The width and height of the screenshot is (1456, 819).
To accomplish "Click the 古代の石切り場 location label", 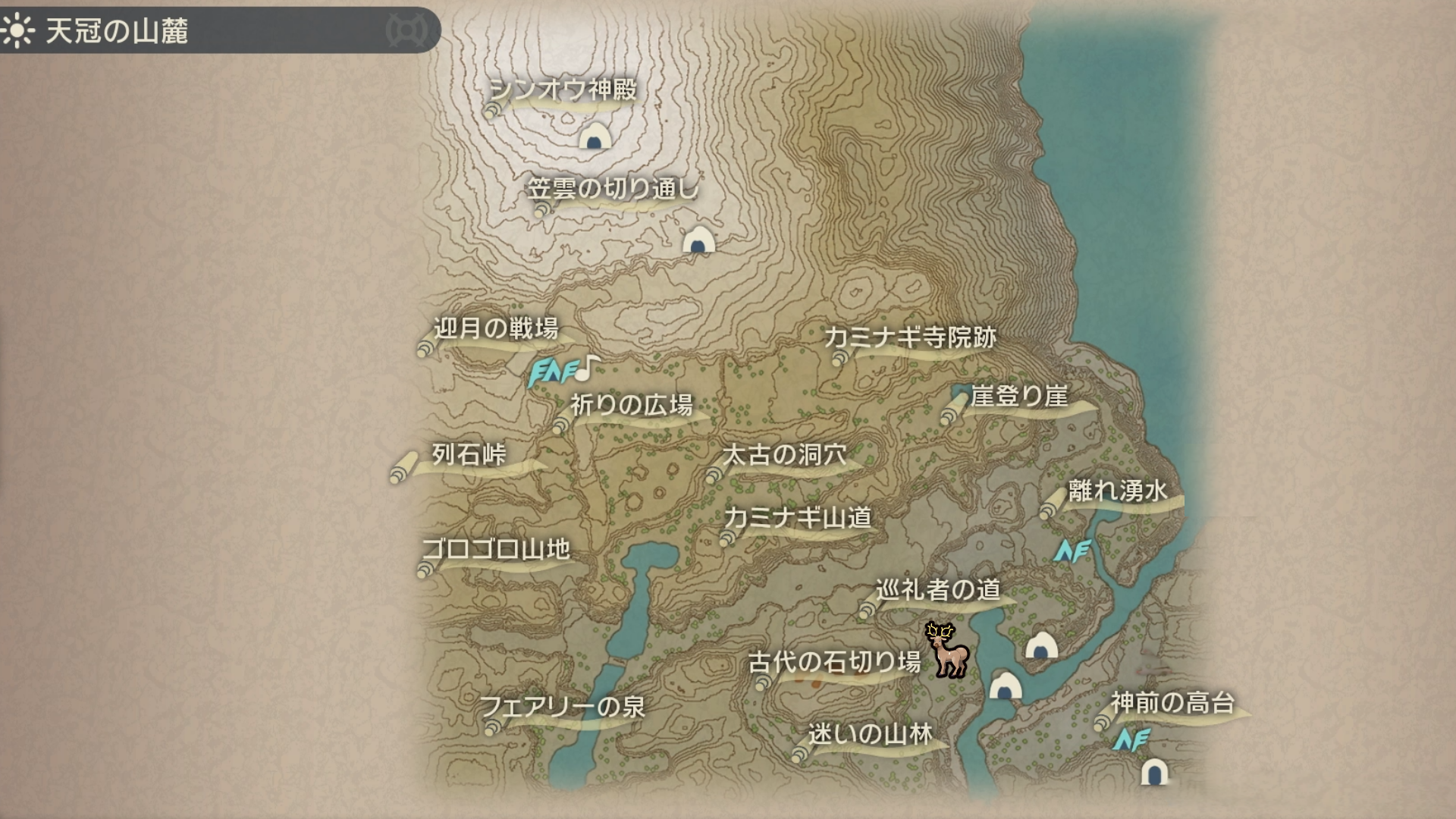I will (x=834, y=663).
